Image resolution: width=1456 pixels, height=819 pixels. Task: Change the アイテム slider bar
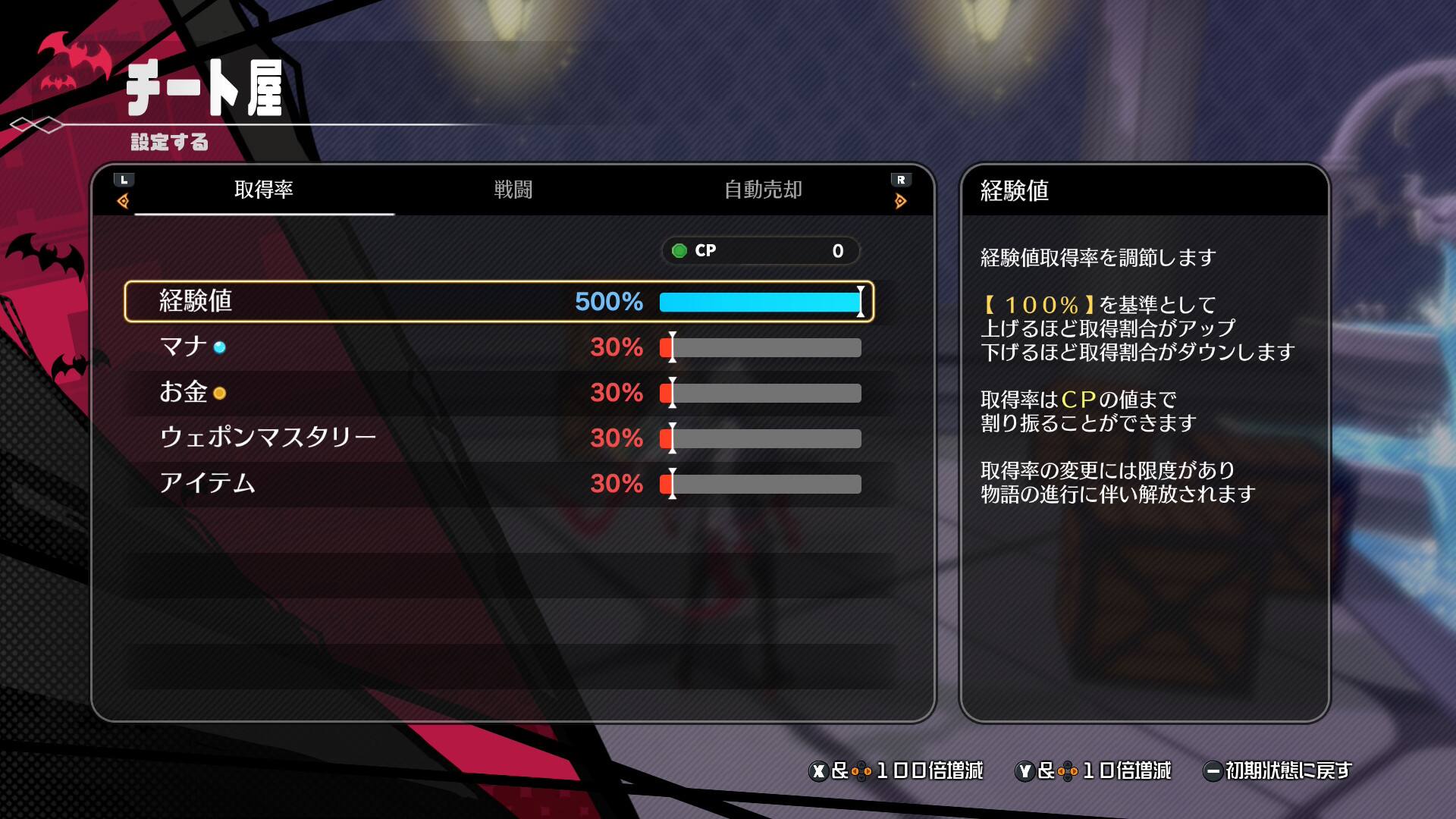click(x=760, y=484)
